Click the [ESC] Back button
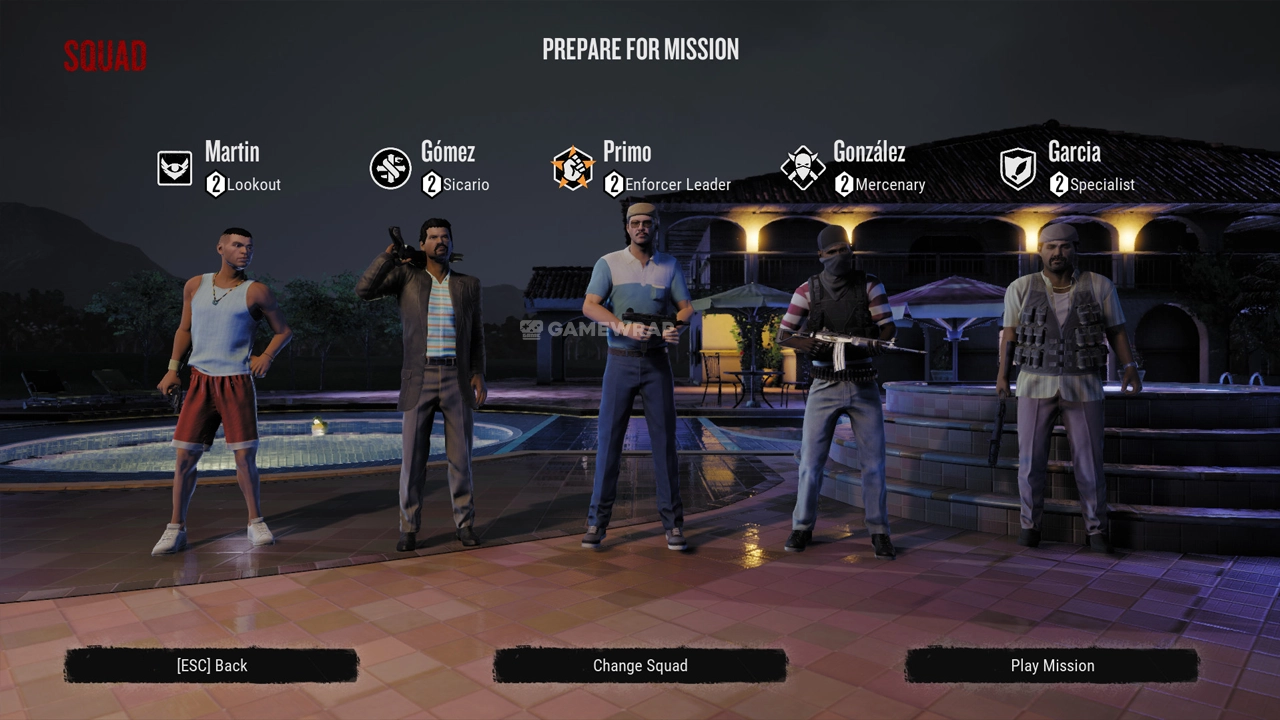Screen dimensions: 1280x720 (211, 666)
